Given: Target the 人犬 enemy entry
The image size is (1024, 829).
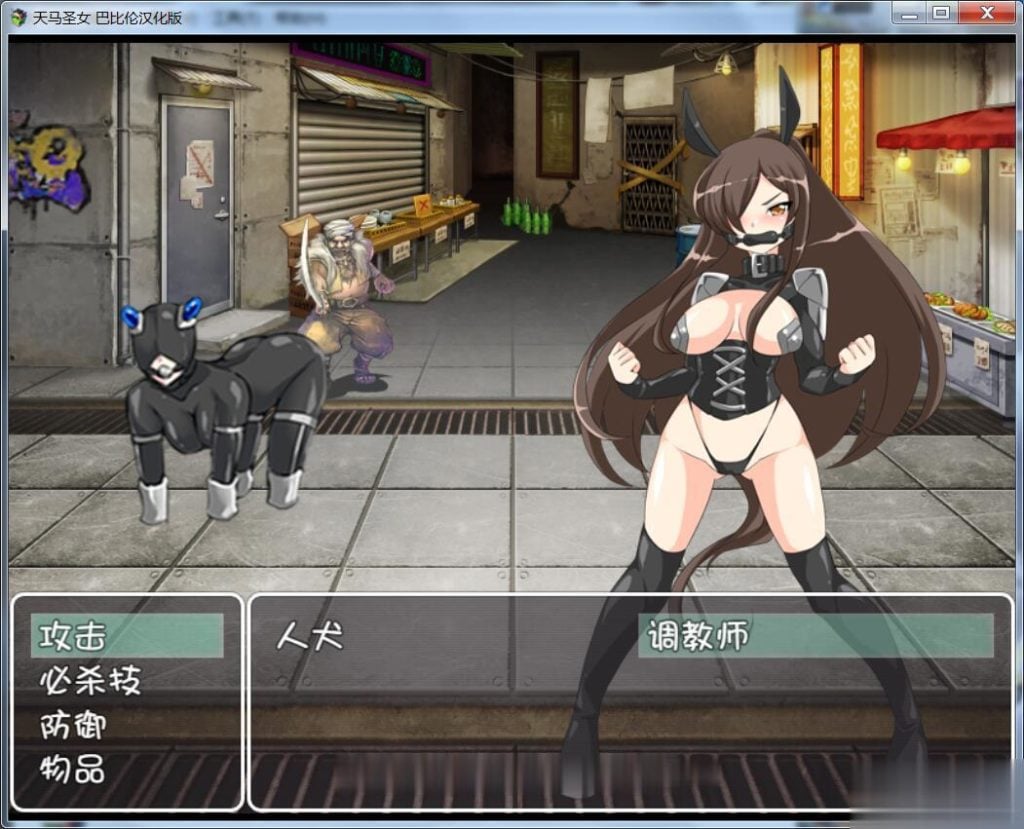Looking at the screenshot, I should click(309, 636).
